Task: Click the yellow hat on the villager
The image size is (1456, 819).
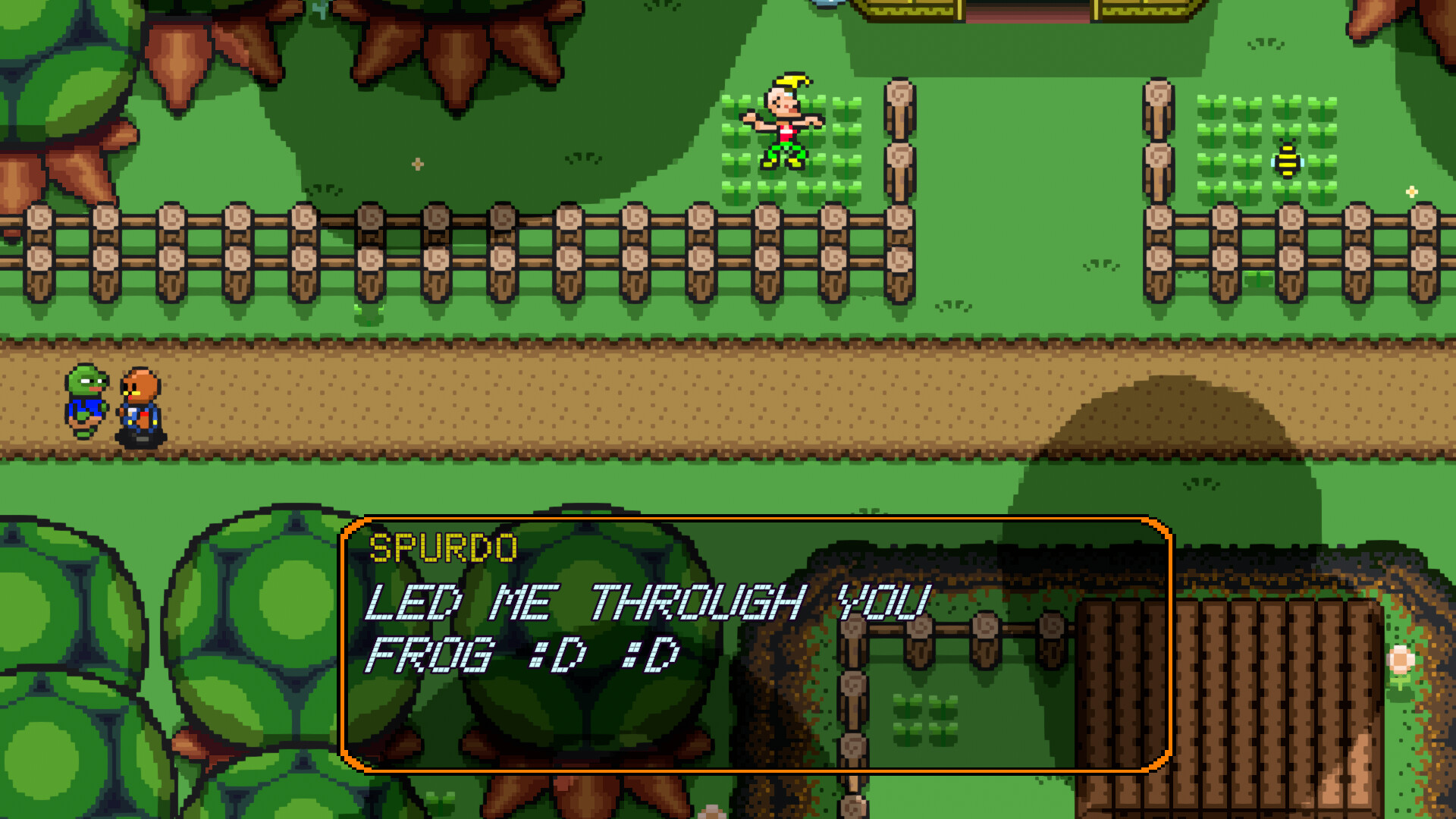Action: (793, 80)
